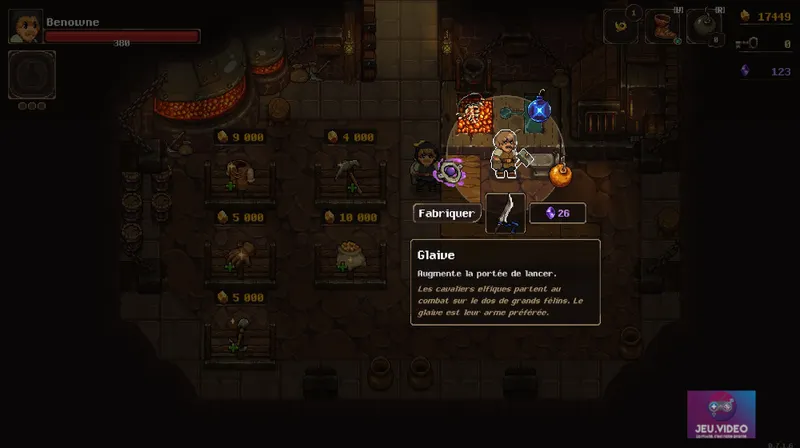Select the Glaive blueprint slot
This screenshot has width=800, height=448.
(x=505, y=213)
